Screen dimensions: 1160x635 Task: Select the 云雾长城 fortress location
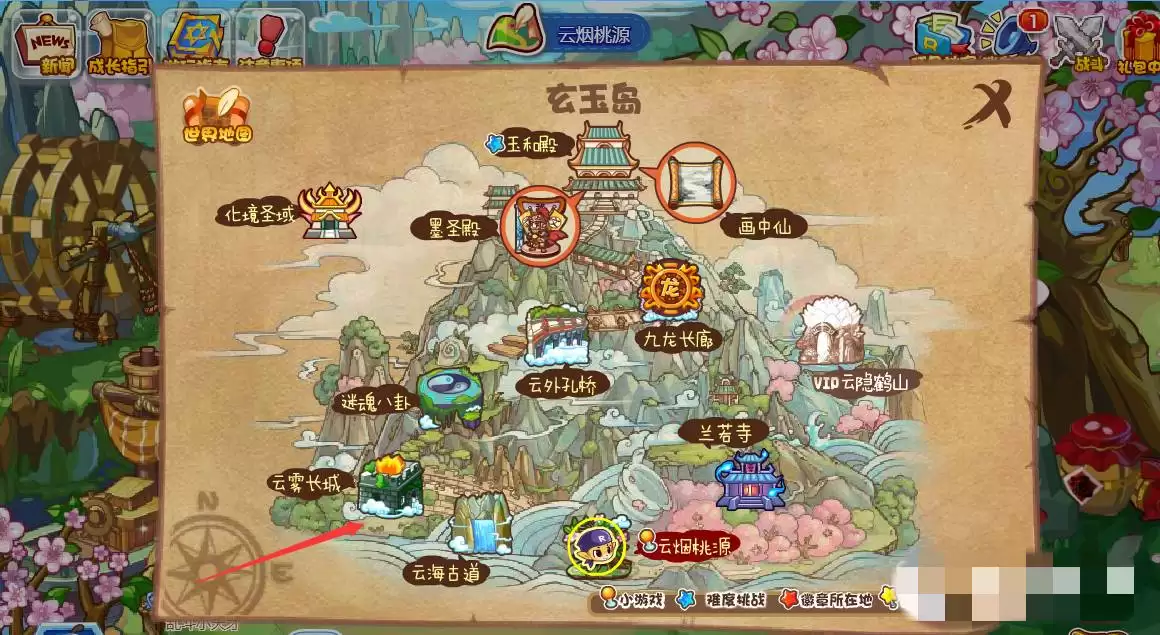389,487
